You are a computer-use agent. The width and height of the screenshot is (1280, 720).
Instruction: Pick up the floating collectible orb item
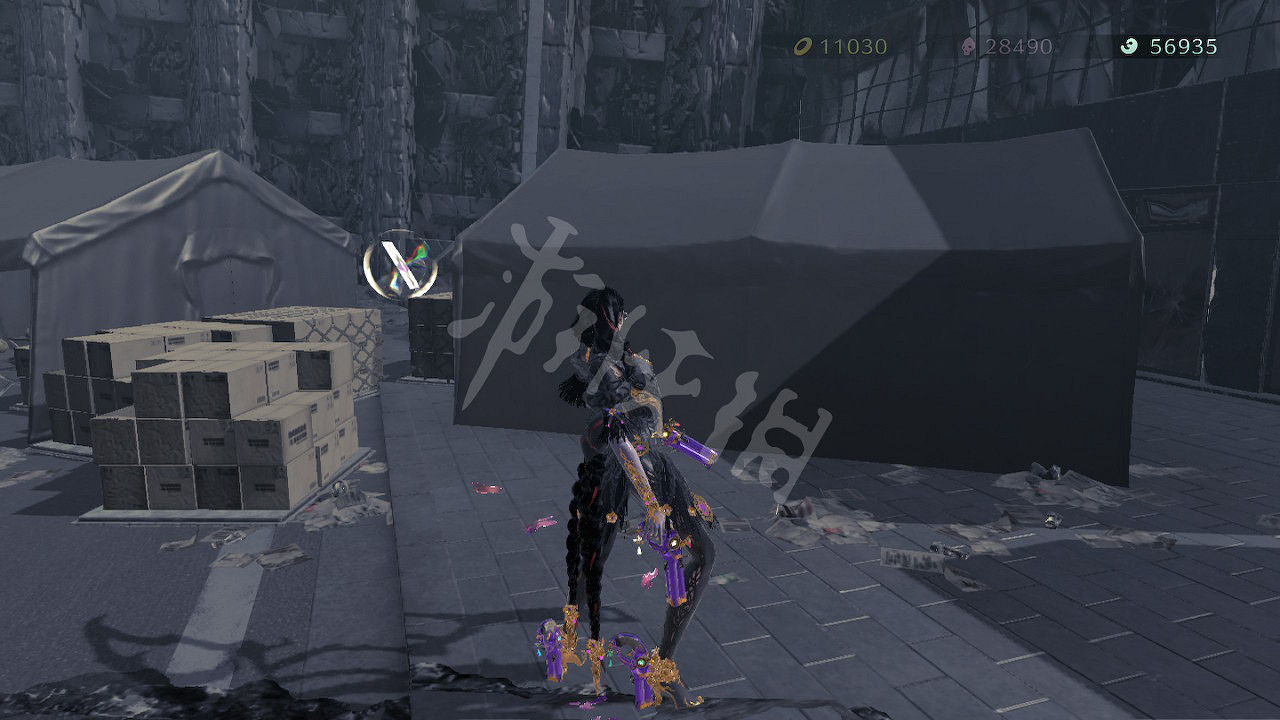(400, 265)
